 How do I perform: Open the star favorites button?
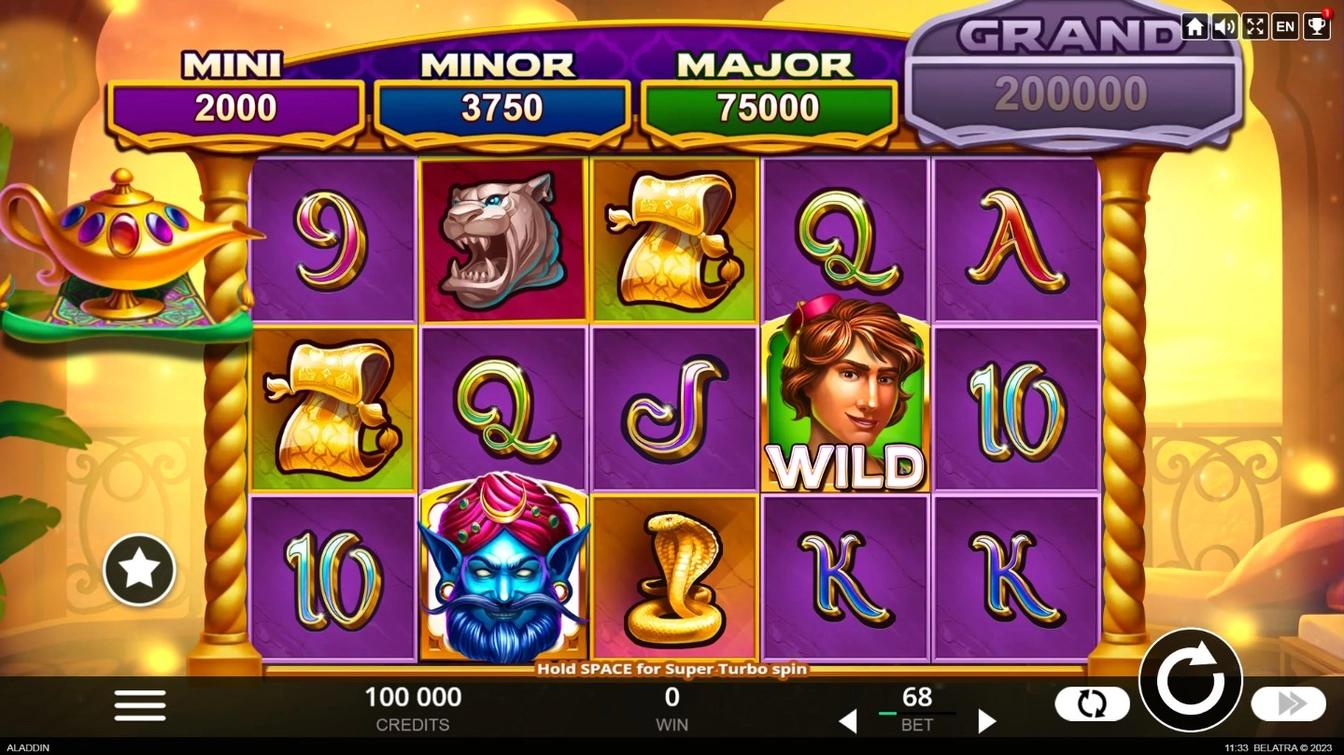coord(139,570)
